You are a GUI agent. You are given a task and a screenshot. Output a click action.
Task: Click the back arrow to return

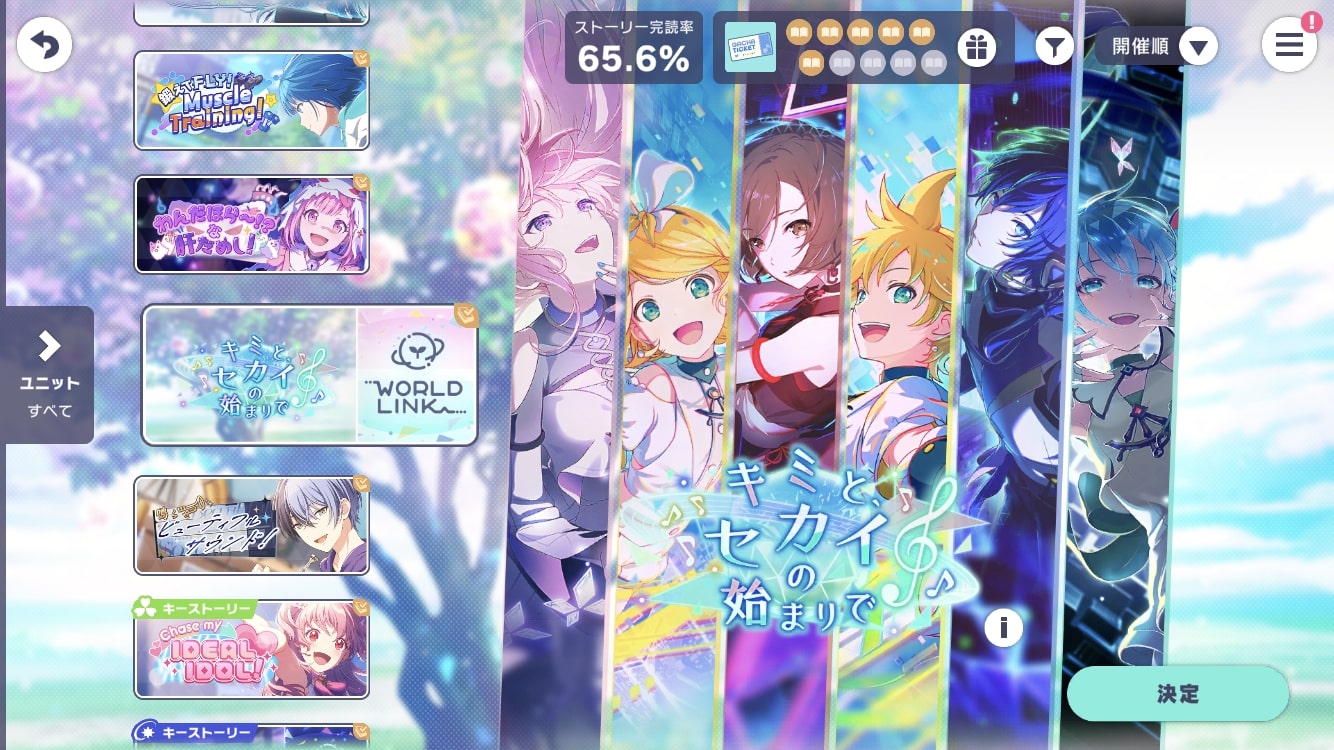point(44,44)
